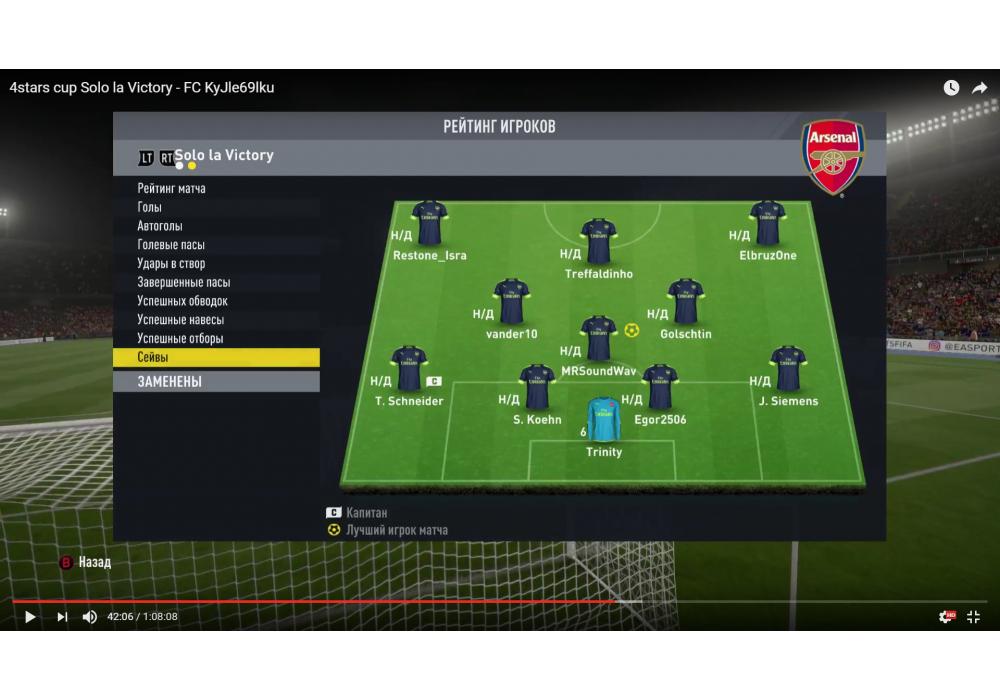Show Завершенные пасы stat

184,283
